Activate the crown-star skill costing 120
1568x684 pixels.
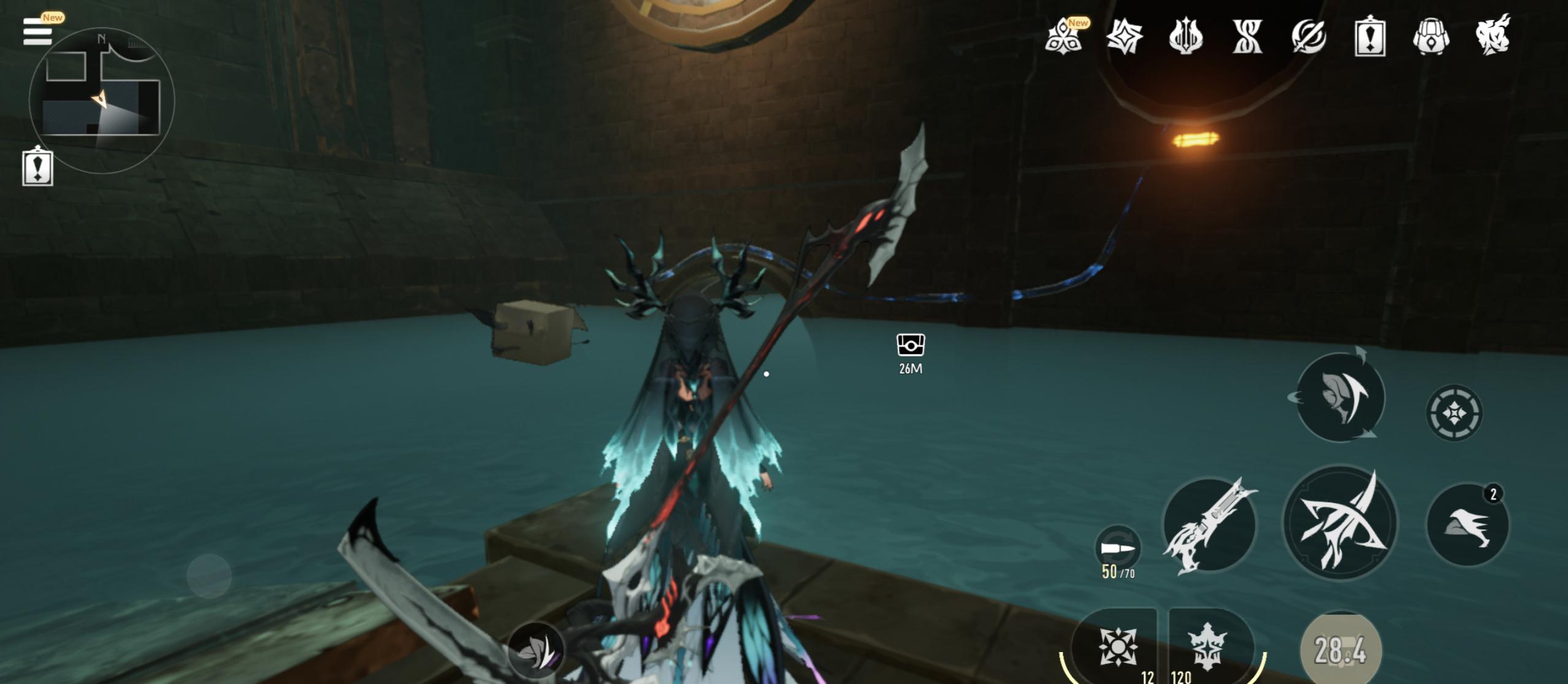point(1206,646)
